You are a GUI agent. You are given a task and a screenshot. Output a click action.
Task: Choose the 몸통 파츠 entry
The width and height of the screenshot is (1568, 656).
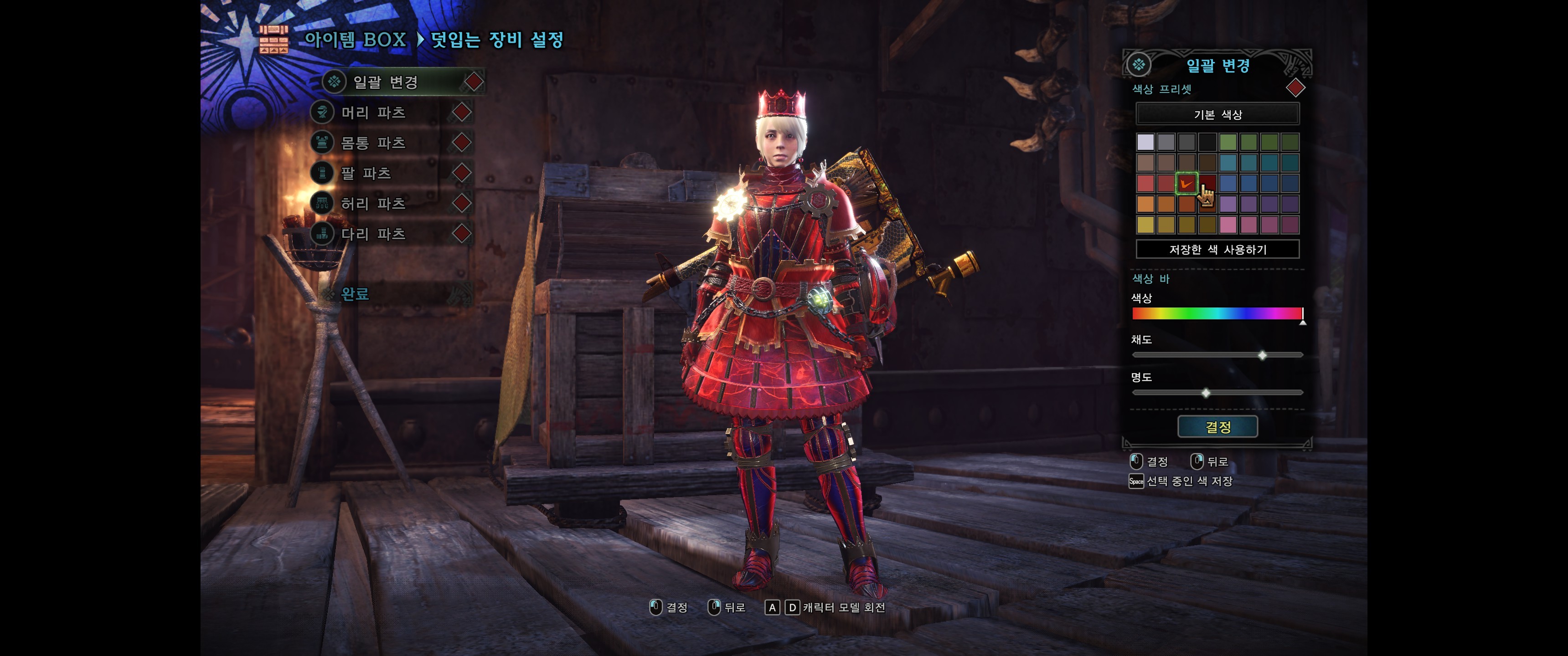pyautogui.click(x=373, y=143)
